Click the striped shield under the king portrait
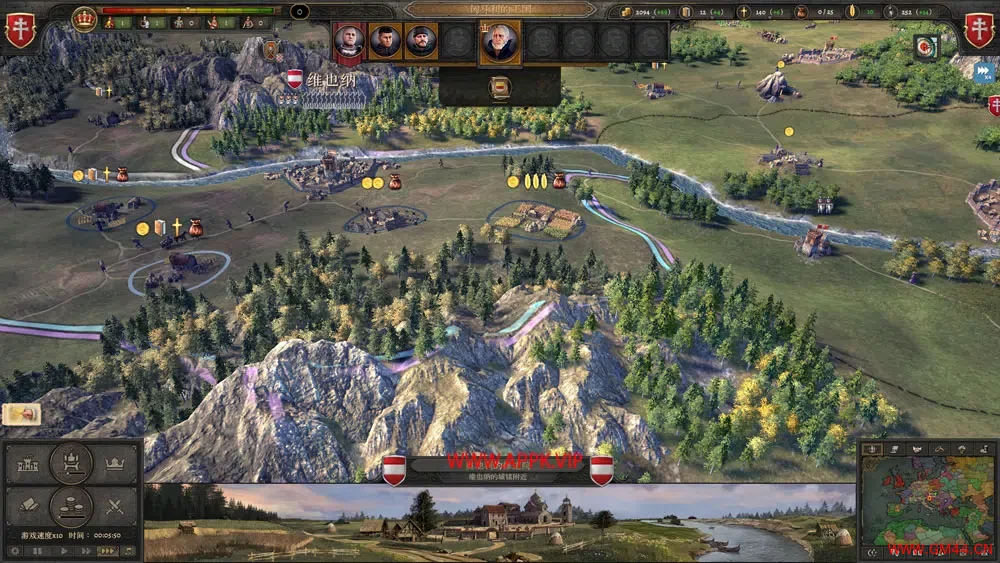 (499, 87)
